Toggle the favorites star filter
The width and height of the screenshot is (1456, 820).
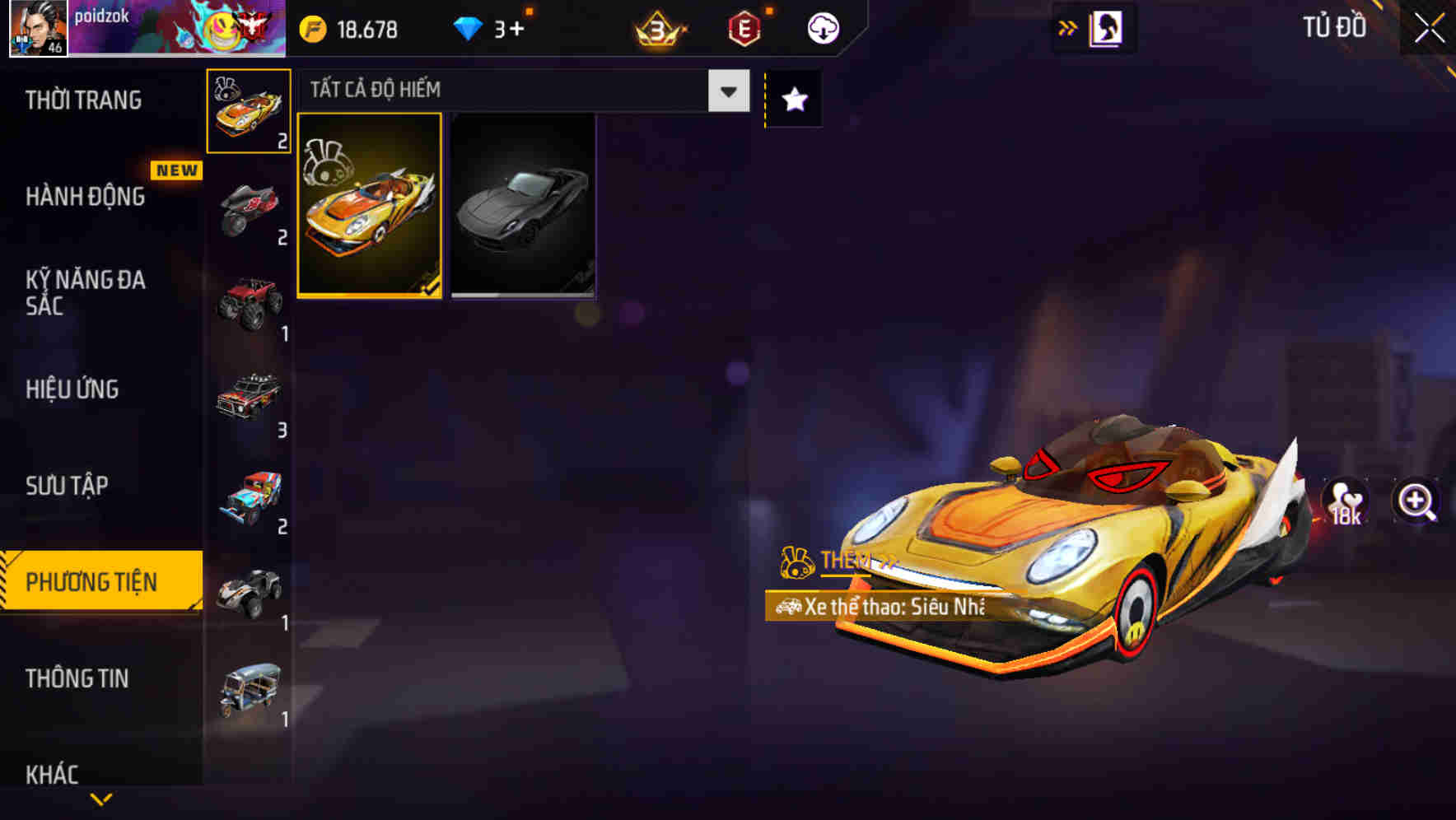coord(792,99)
